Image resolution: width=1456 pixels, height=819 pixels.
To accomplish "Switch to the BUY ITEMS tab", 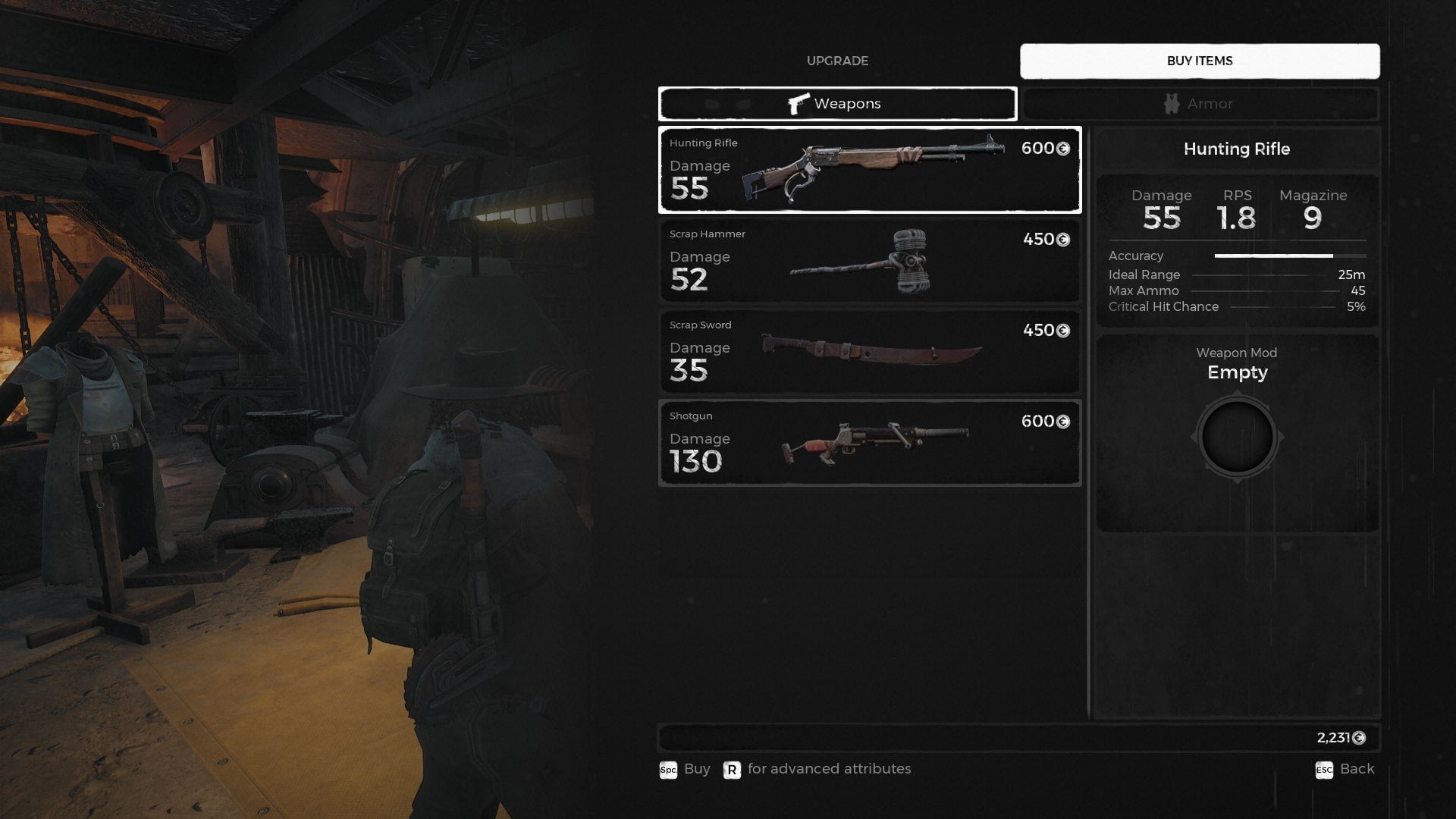I will pos(1200,61).
